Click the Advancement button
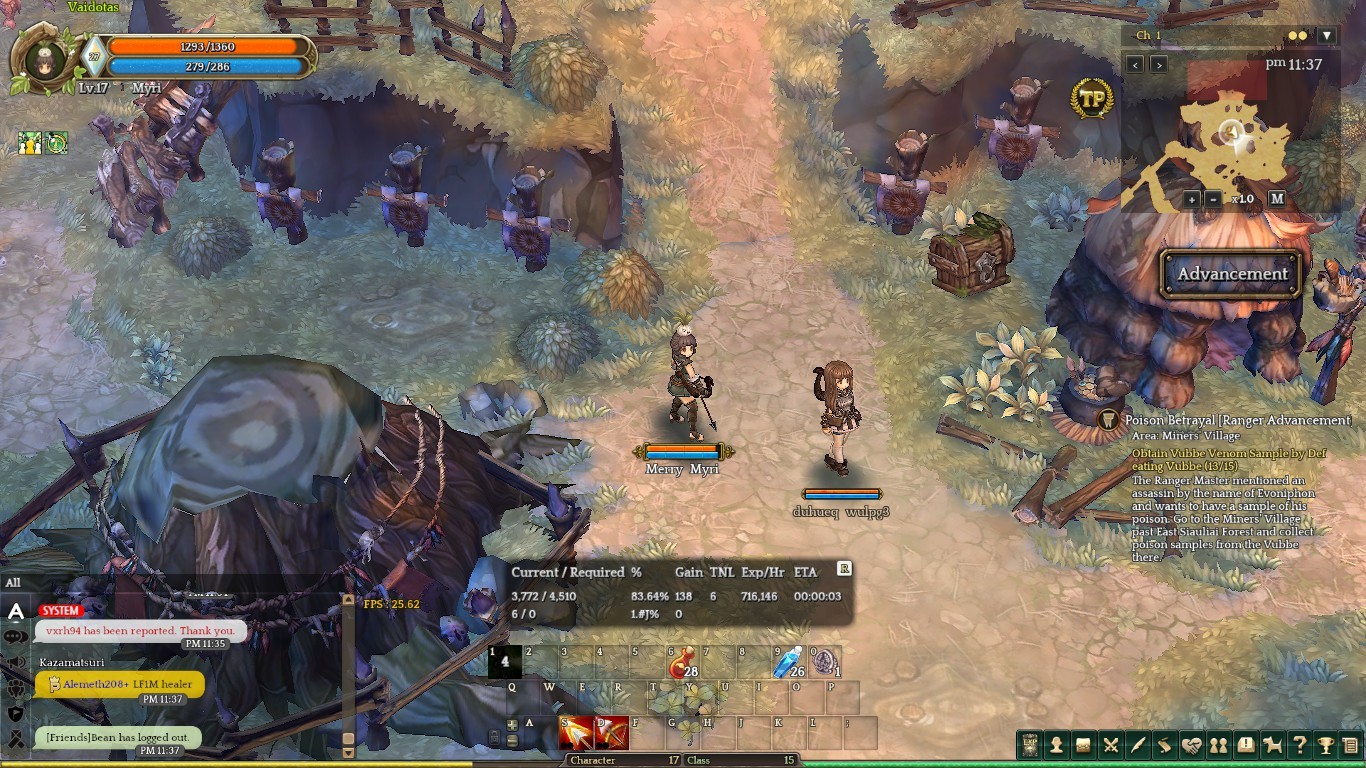 (x=1232, y=274)
